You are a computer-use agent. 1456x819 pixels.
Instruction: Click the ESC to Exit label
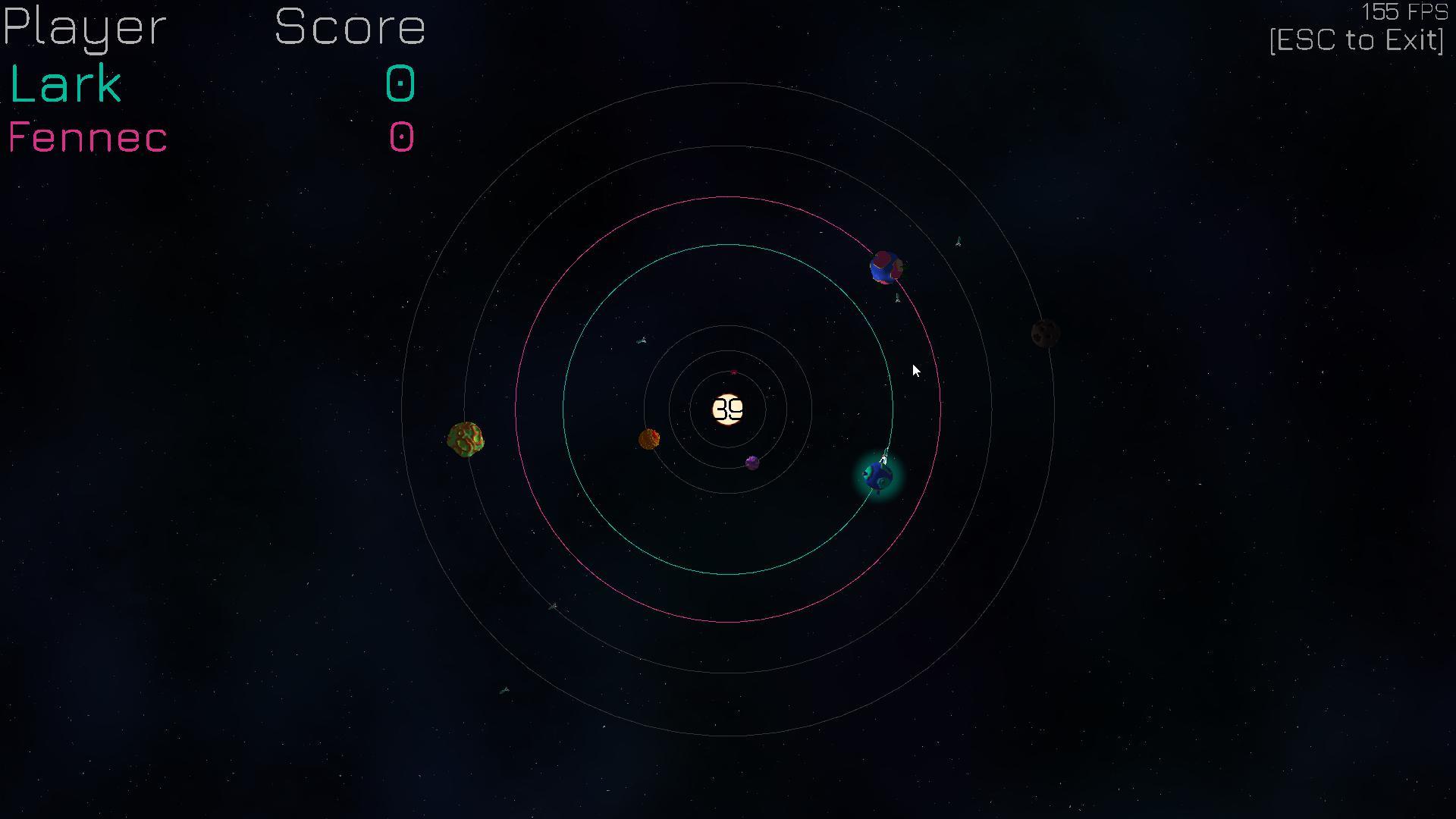pyautogui.click(x=1356, y=40)
